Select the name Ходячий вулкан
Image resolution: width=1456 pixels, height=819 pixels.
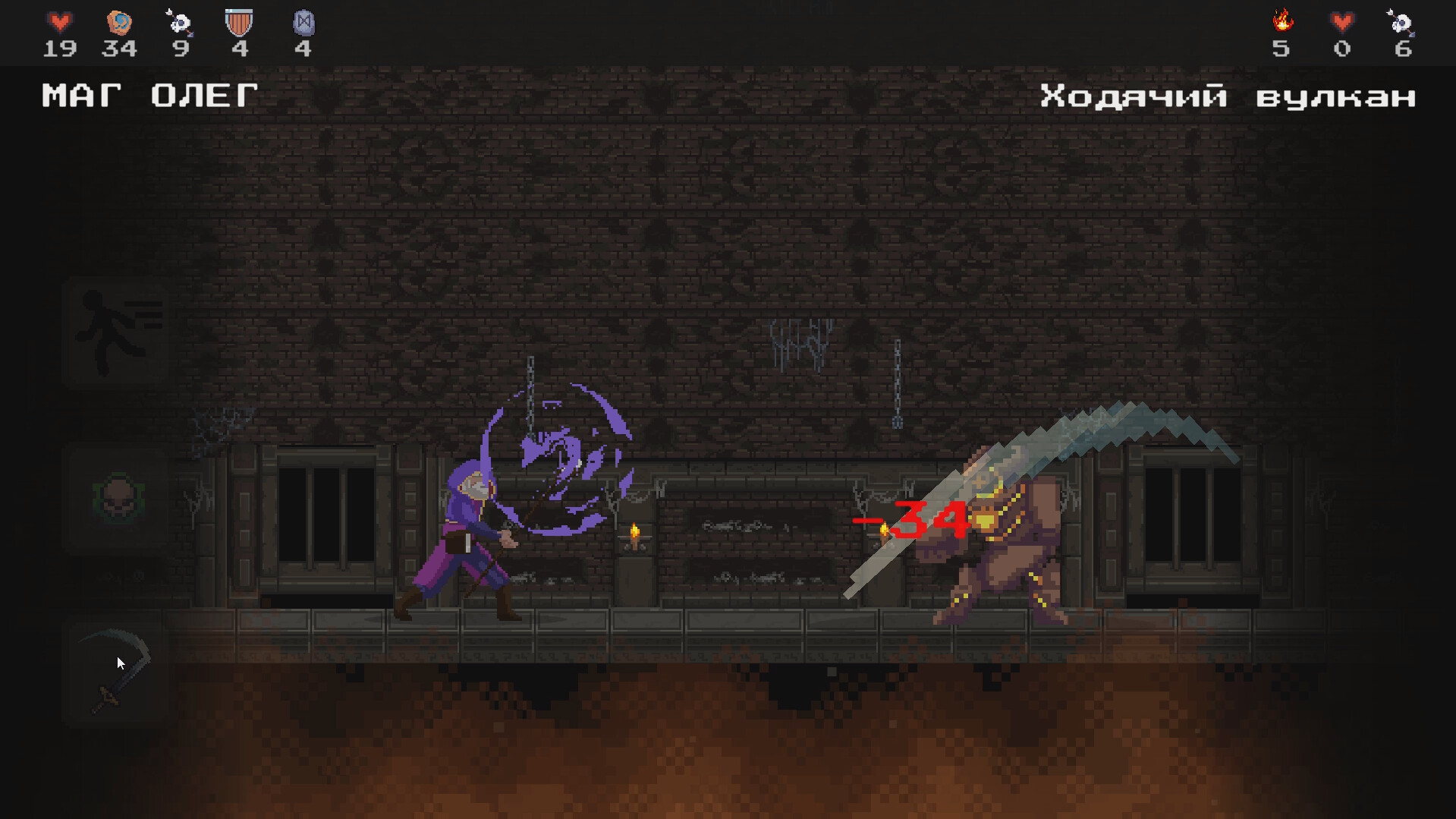(x=1229, y=96)
